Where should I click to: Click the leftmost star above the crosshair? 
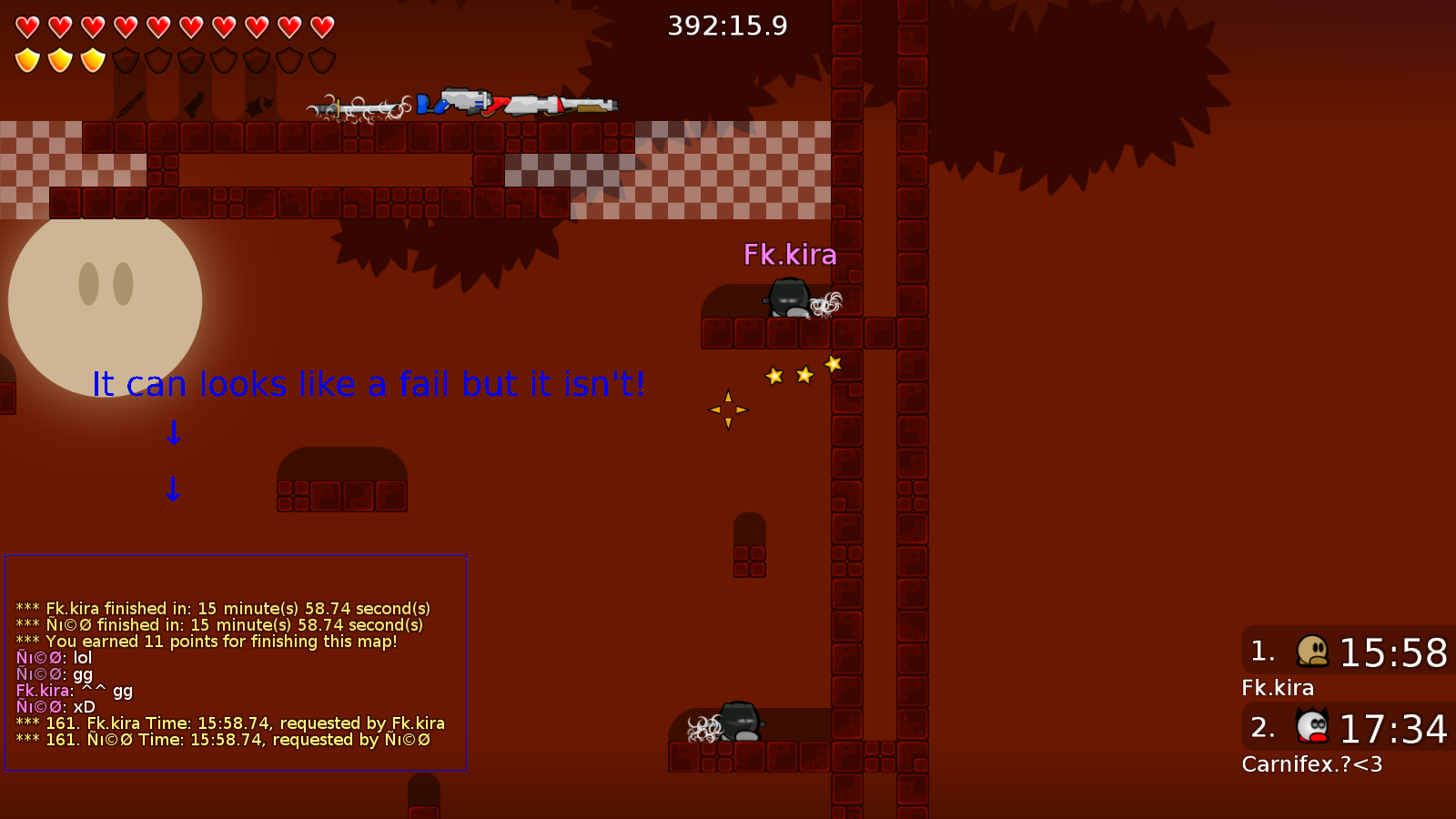(774, 376)
